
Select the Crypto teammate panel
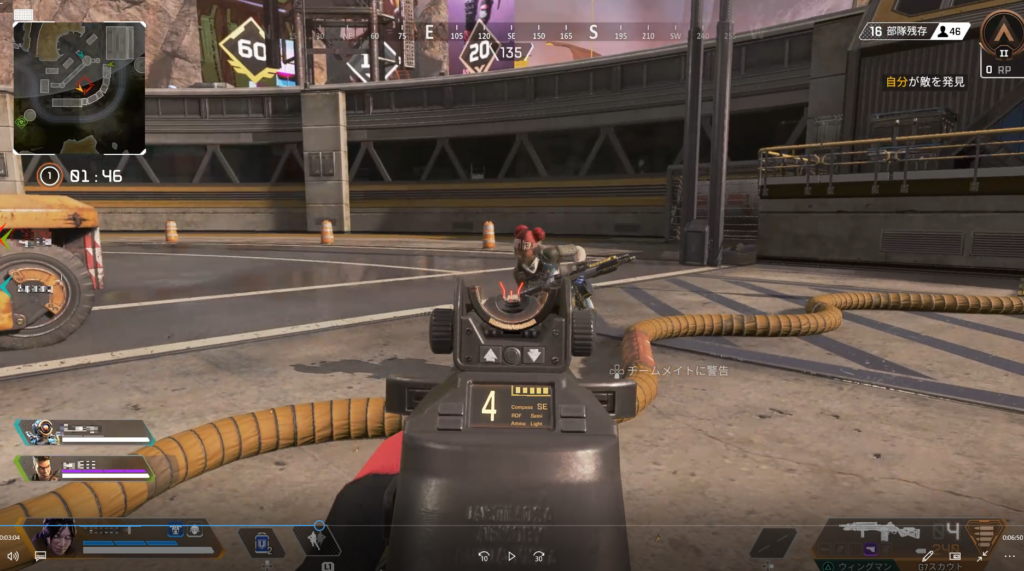[x=86, y=467]
